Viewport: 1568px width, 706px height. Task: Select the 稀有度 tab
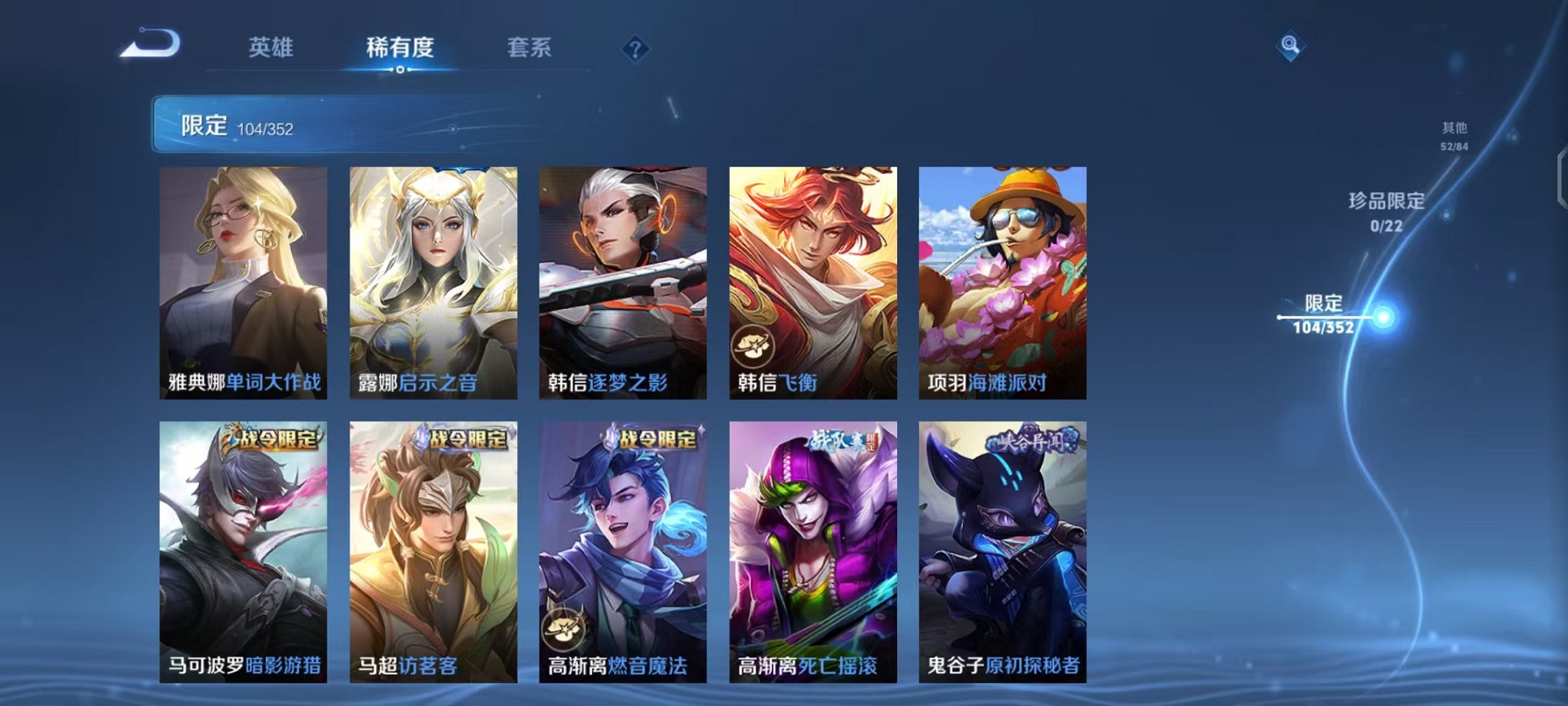click(x=399, y=47)
